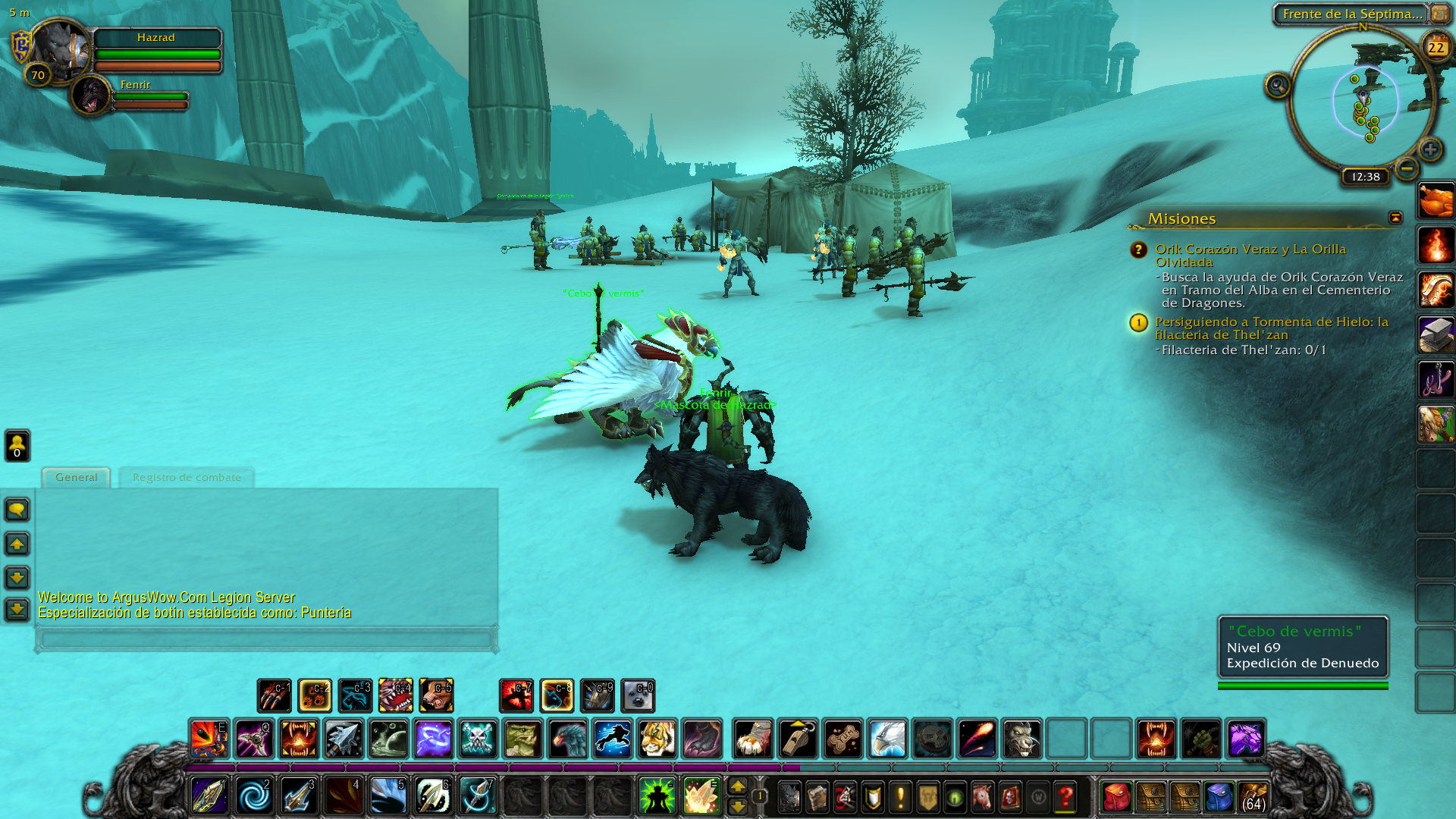The height and width of the screenshot is (819, 1456).
Task: Open the calendar showing day 22
Action: pos(1436,47)
